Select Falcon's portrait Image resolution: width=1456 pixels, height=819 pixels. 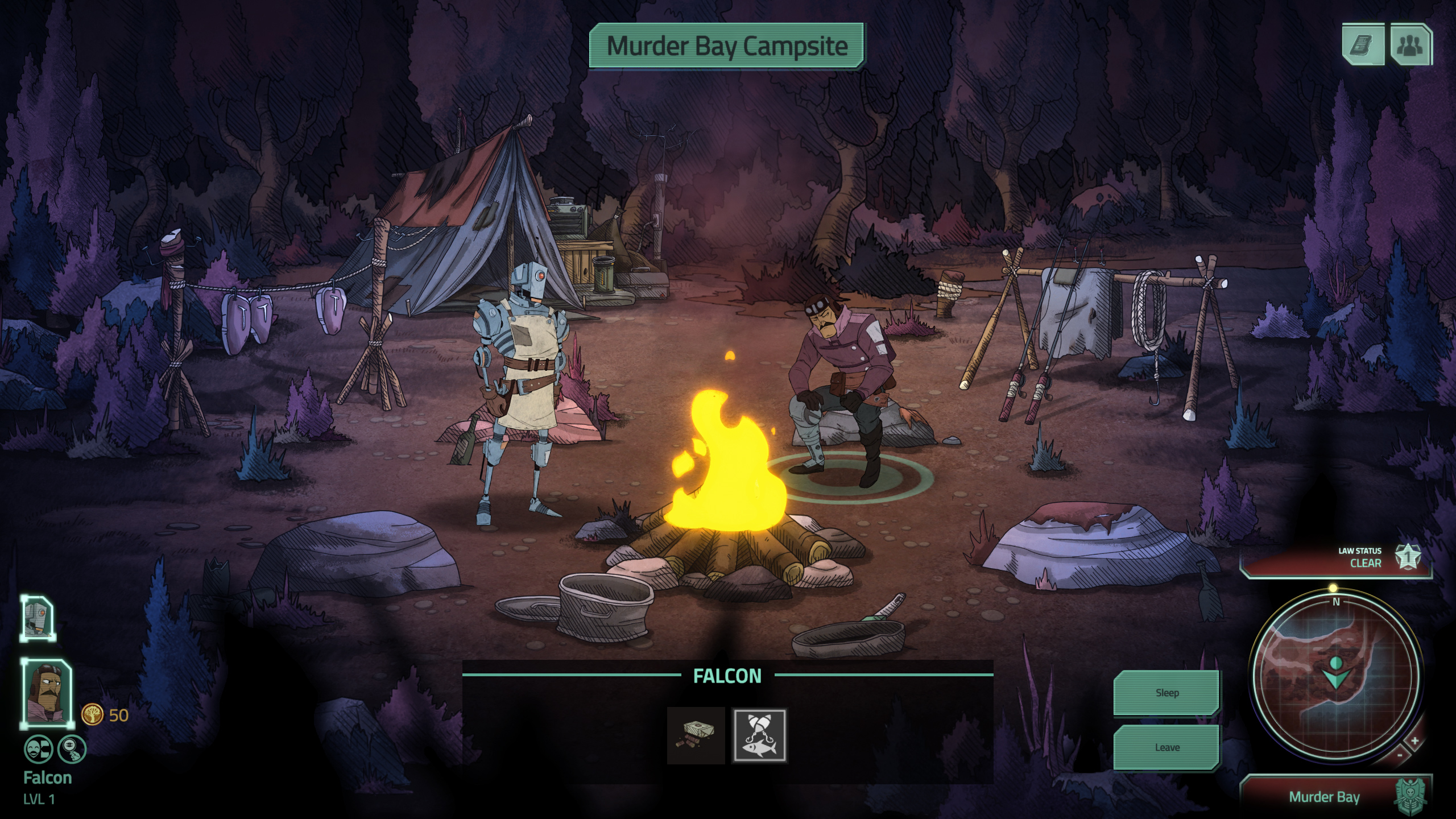click(48, 694)
